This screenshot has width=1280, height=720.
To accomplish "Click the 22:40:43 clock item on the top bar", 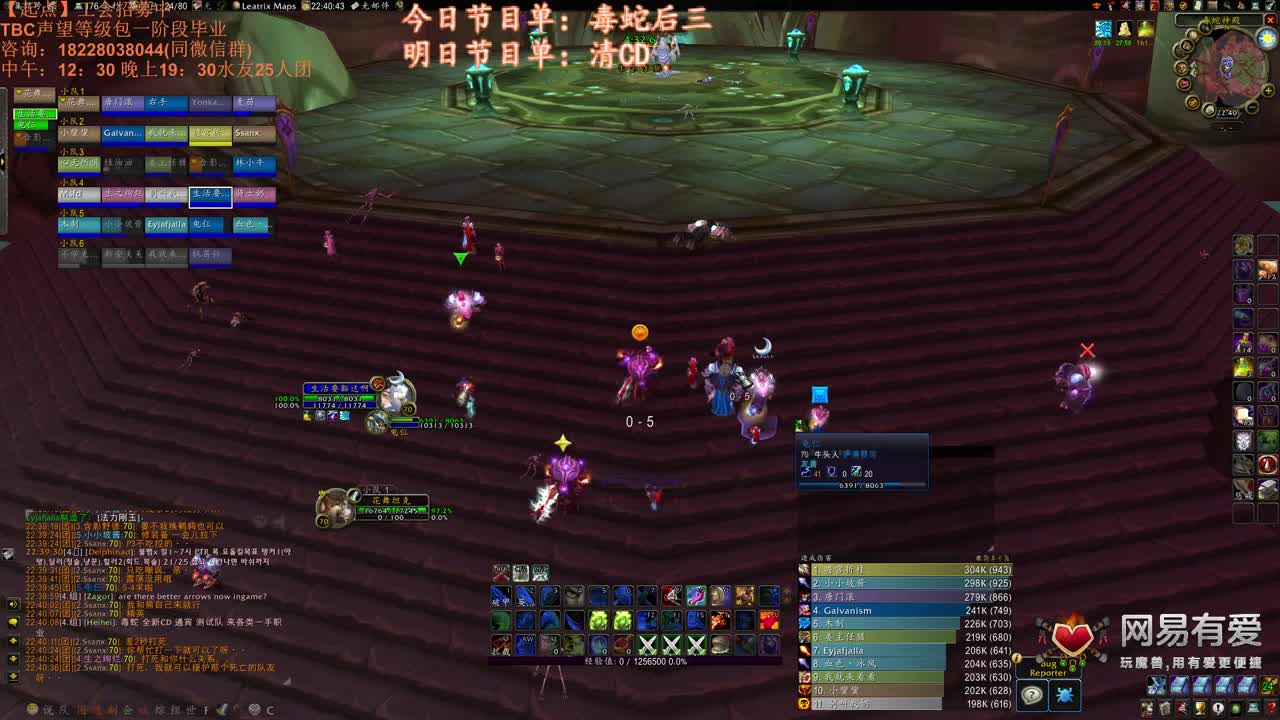I will 328,6.
